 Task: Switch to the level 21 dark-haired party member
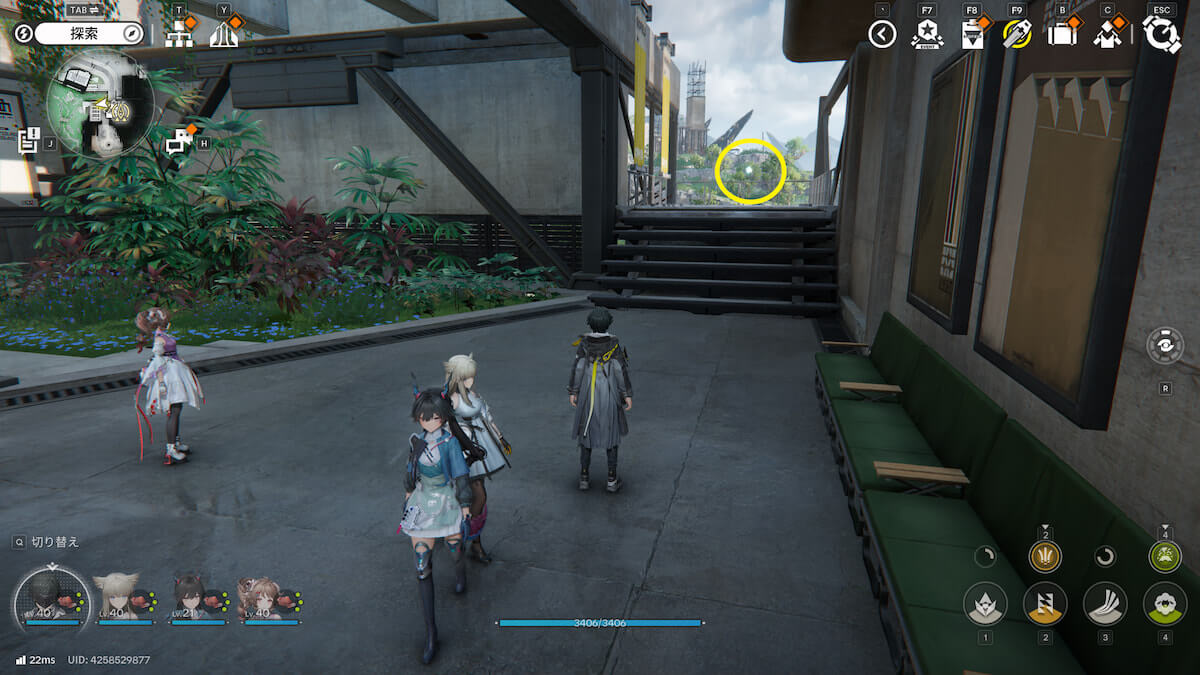190,598
